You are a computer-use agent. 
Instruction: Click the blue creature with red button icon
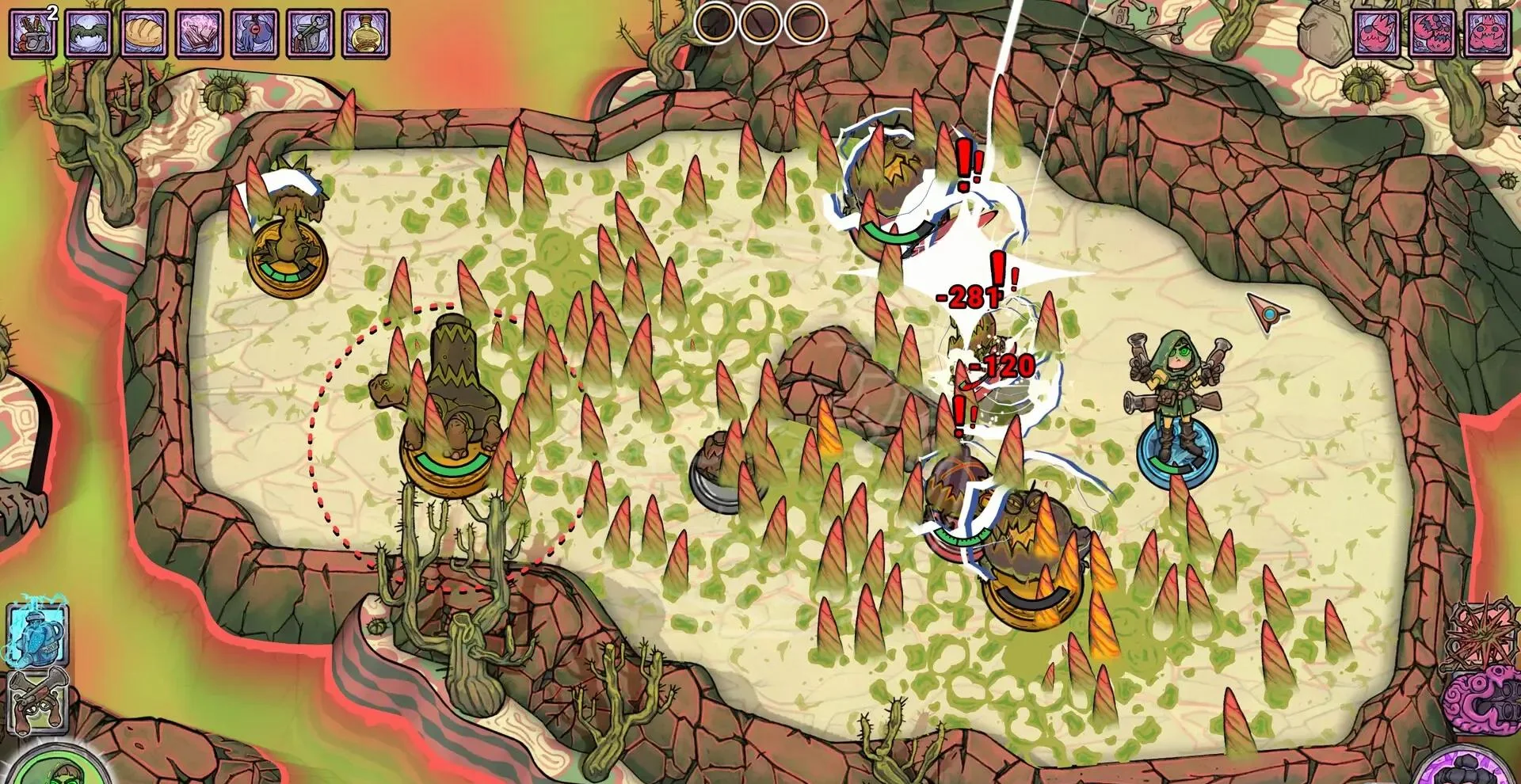pyautogui.click(x=255, y=32)
